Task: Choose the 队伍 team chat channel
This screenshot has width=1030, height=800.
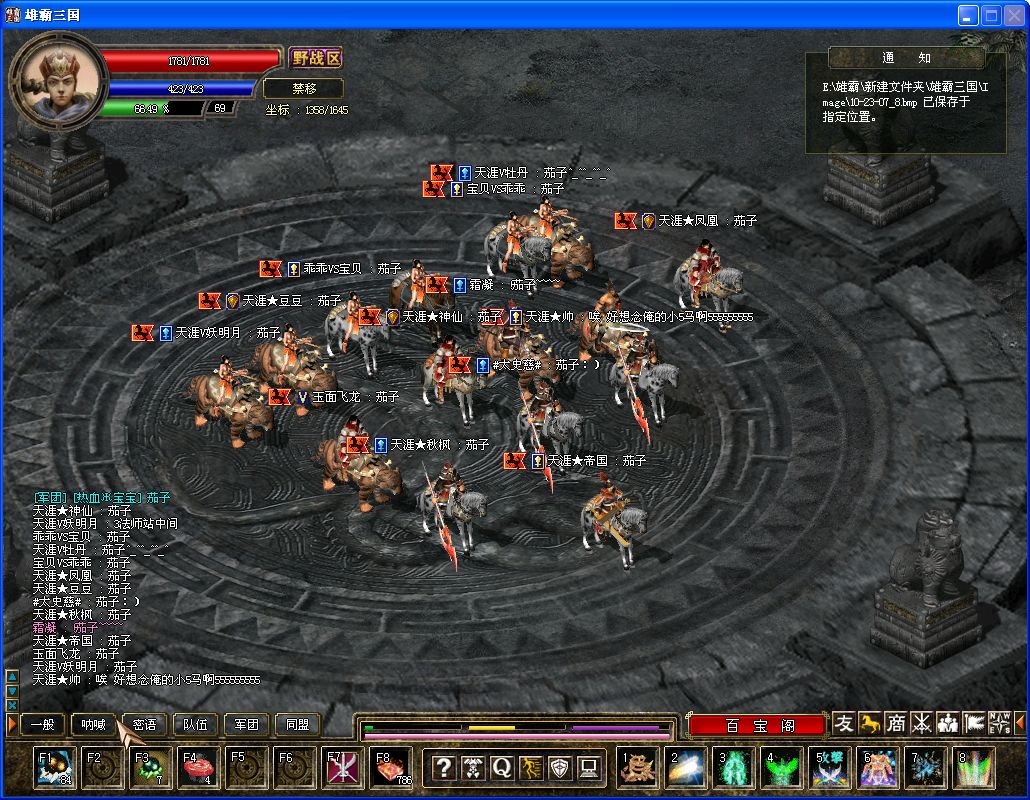Action: tap(195, 724)
